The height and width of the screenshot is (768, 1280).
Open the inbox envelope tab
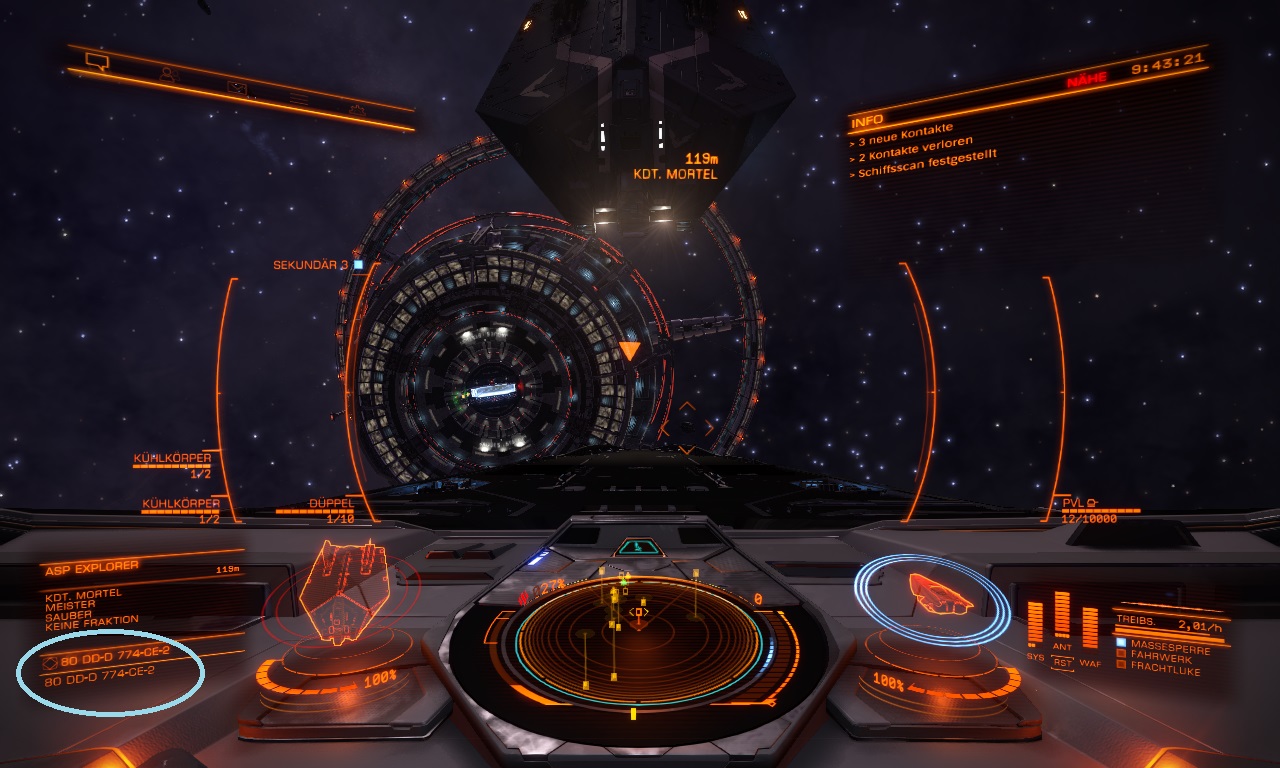236,87
